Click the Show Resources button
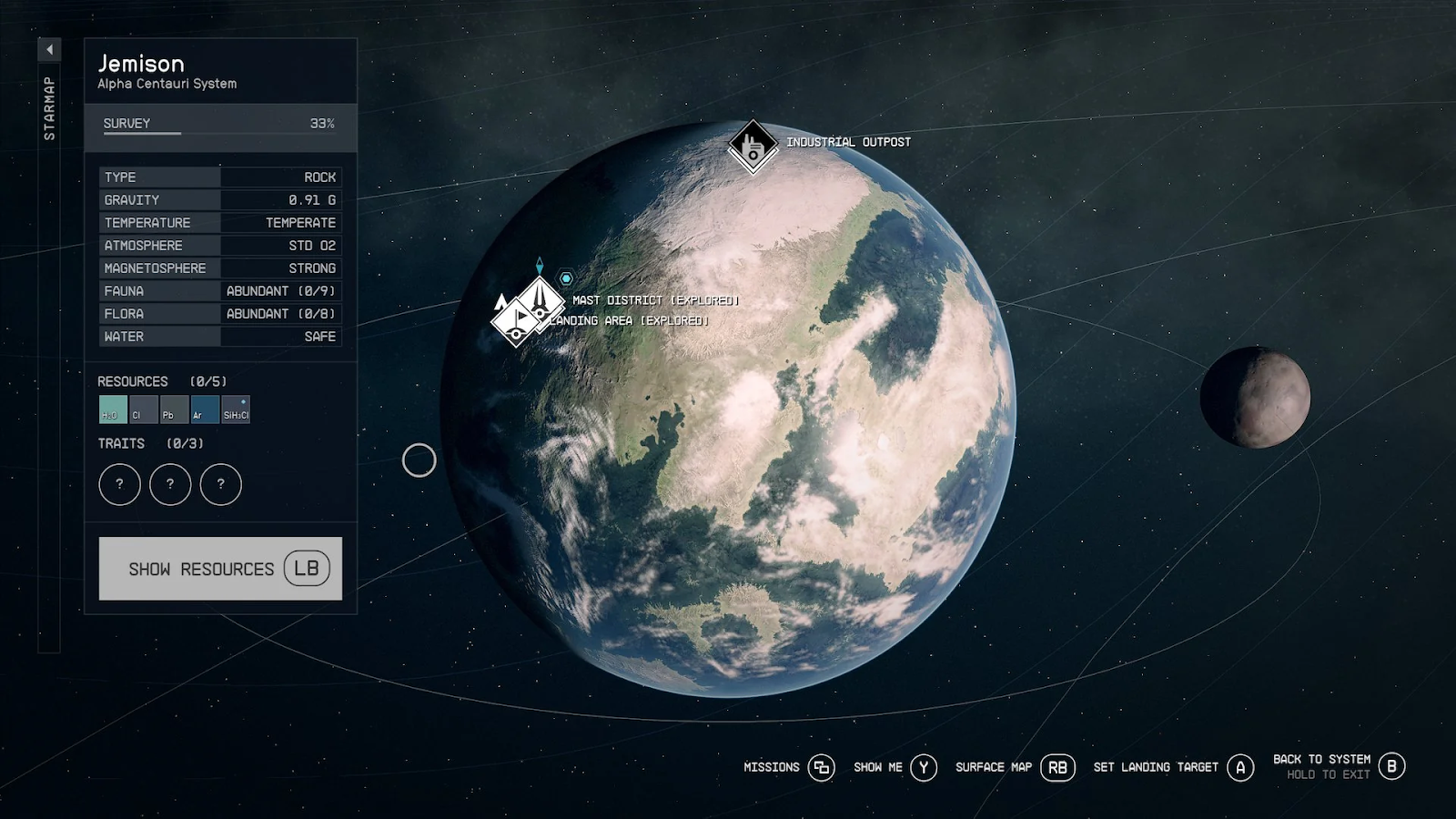This screenshot has height=819, width=1456. coord(220,569)
